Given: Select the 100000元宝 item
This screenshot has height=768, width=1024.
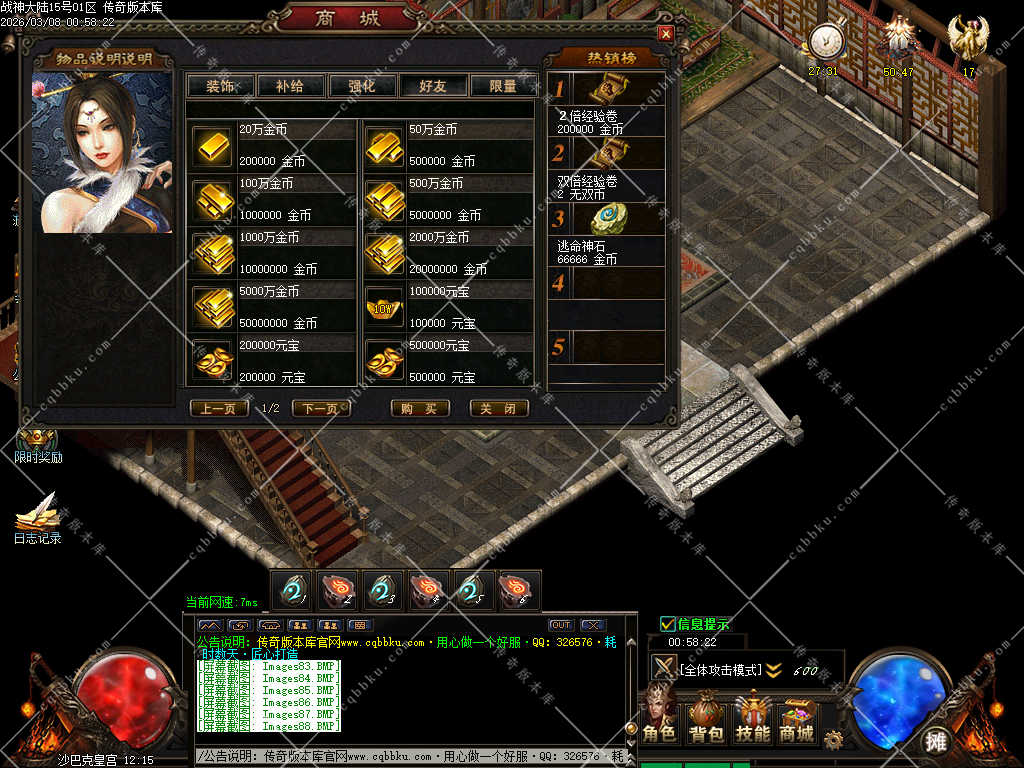Looking at the screenshot, I should pyautogui.click(x=385, y=309).
